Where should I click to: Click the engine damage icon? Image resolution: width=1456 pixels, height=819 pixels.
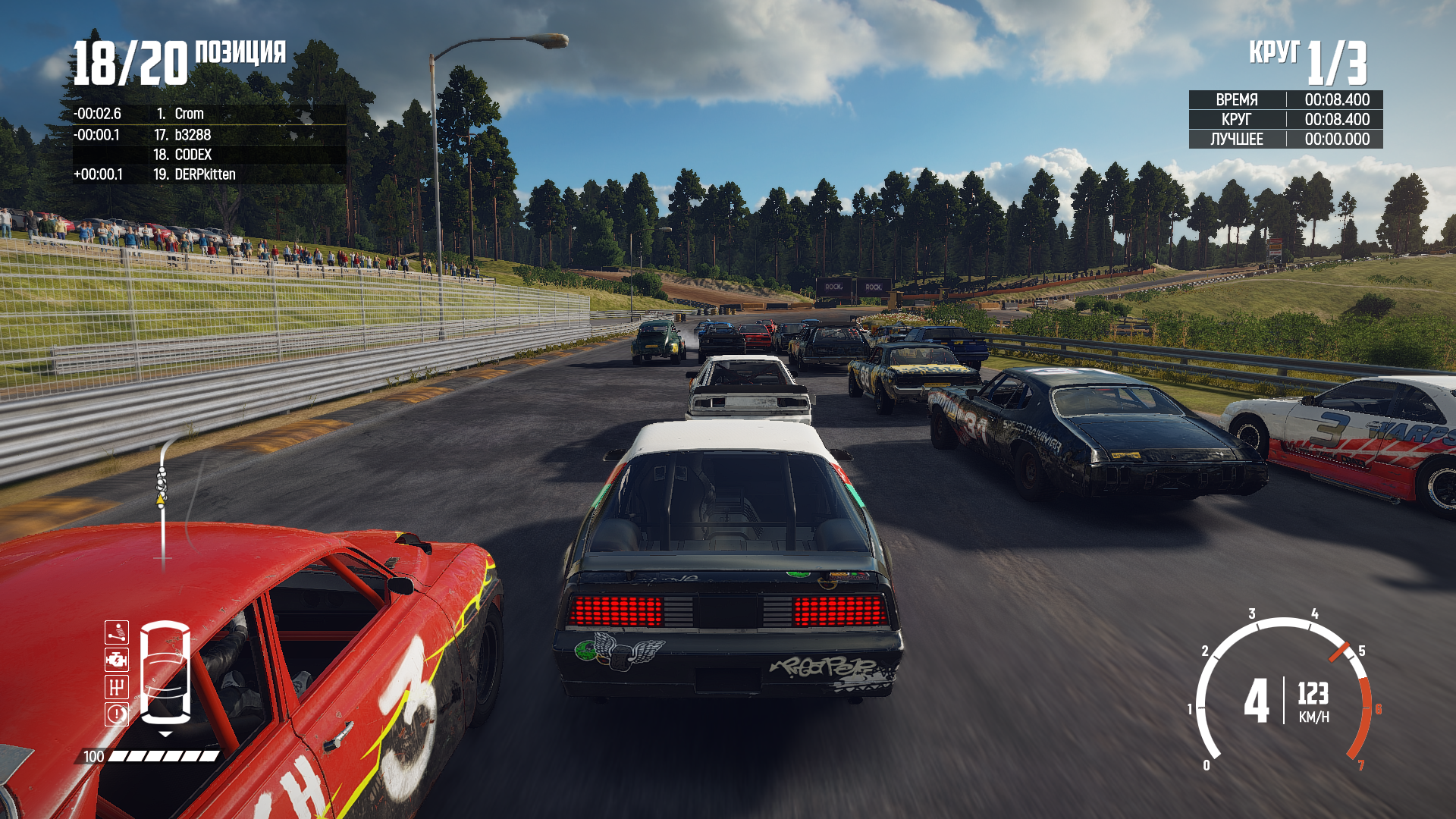tap(117, 660)
